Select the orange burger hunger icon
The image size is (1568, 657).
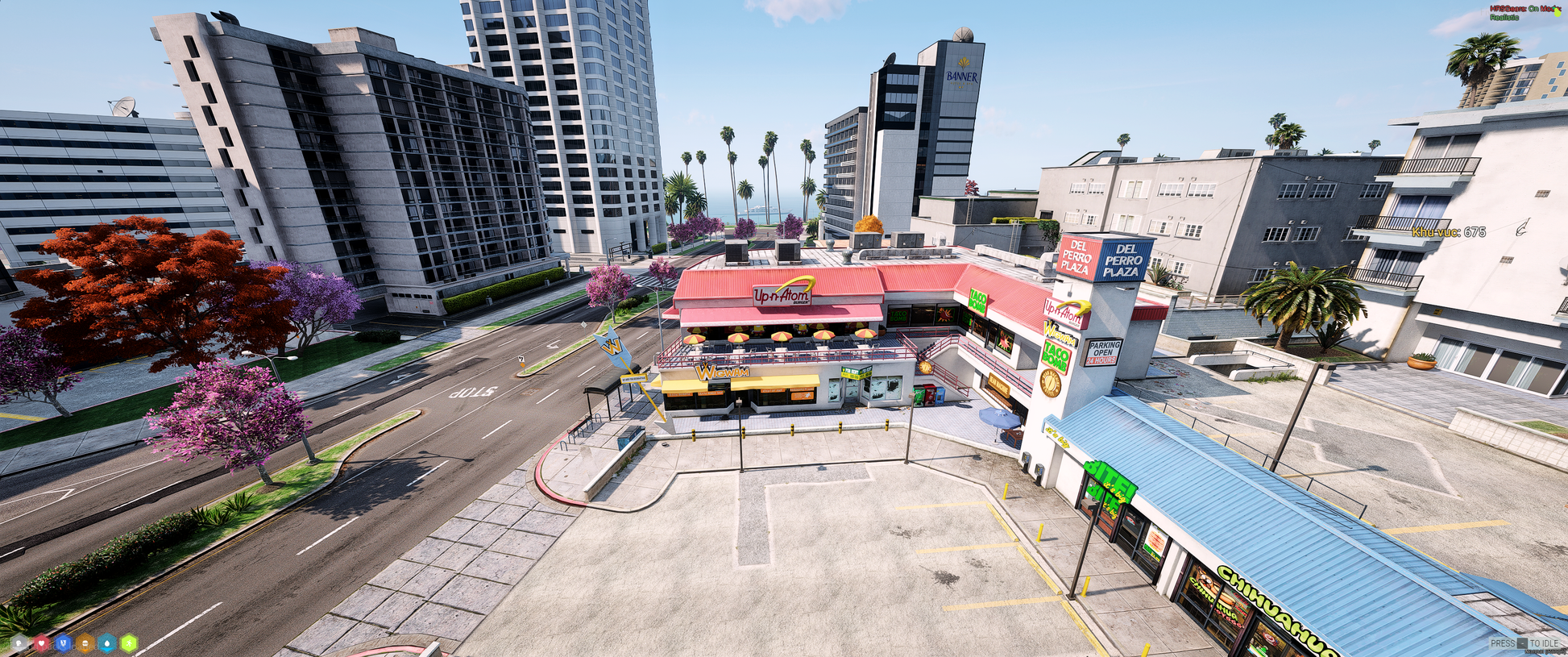(x=85, y=643)
